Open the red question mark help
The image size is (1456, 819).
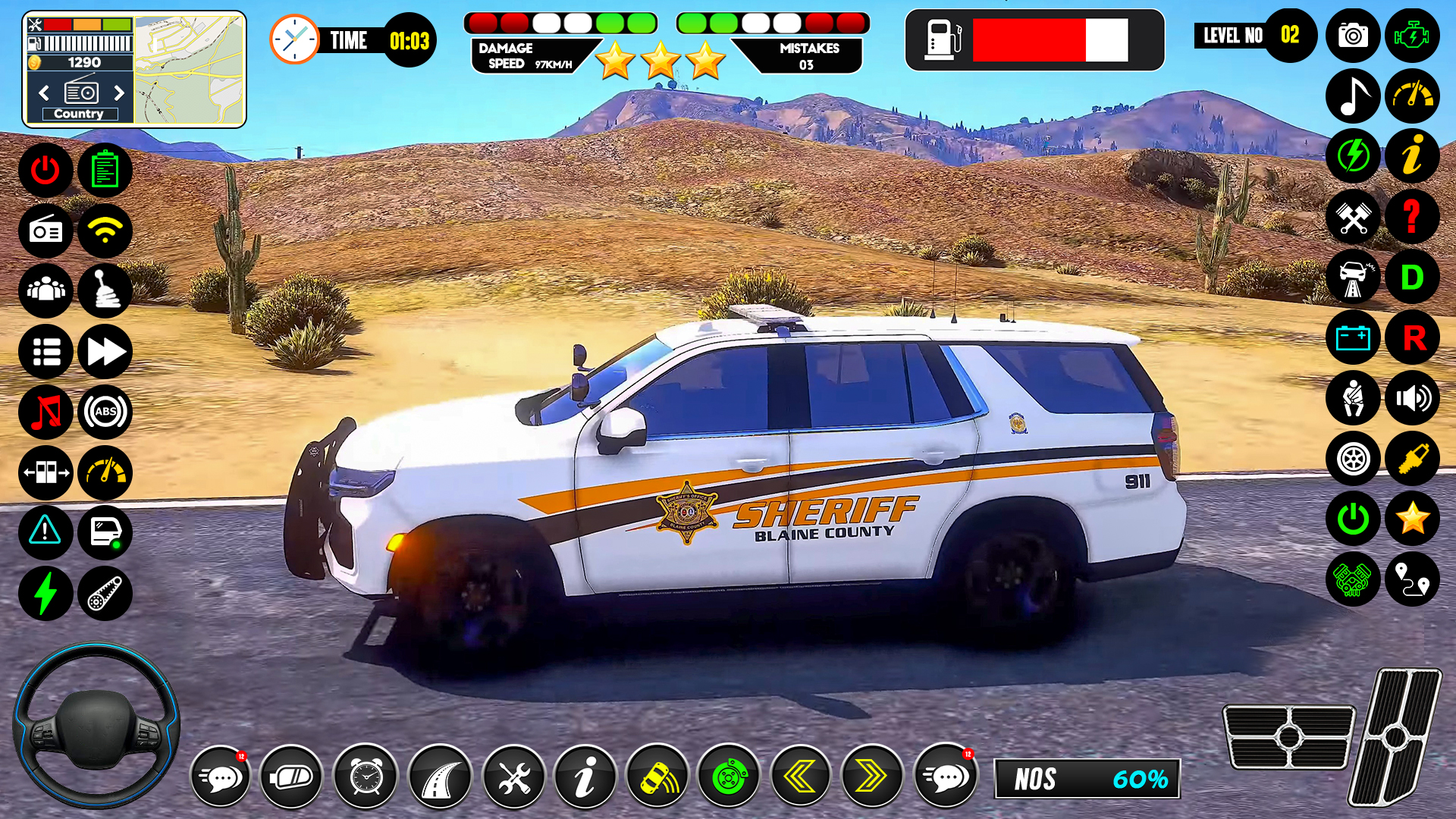[1412, 217]
